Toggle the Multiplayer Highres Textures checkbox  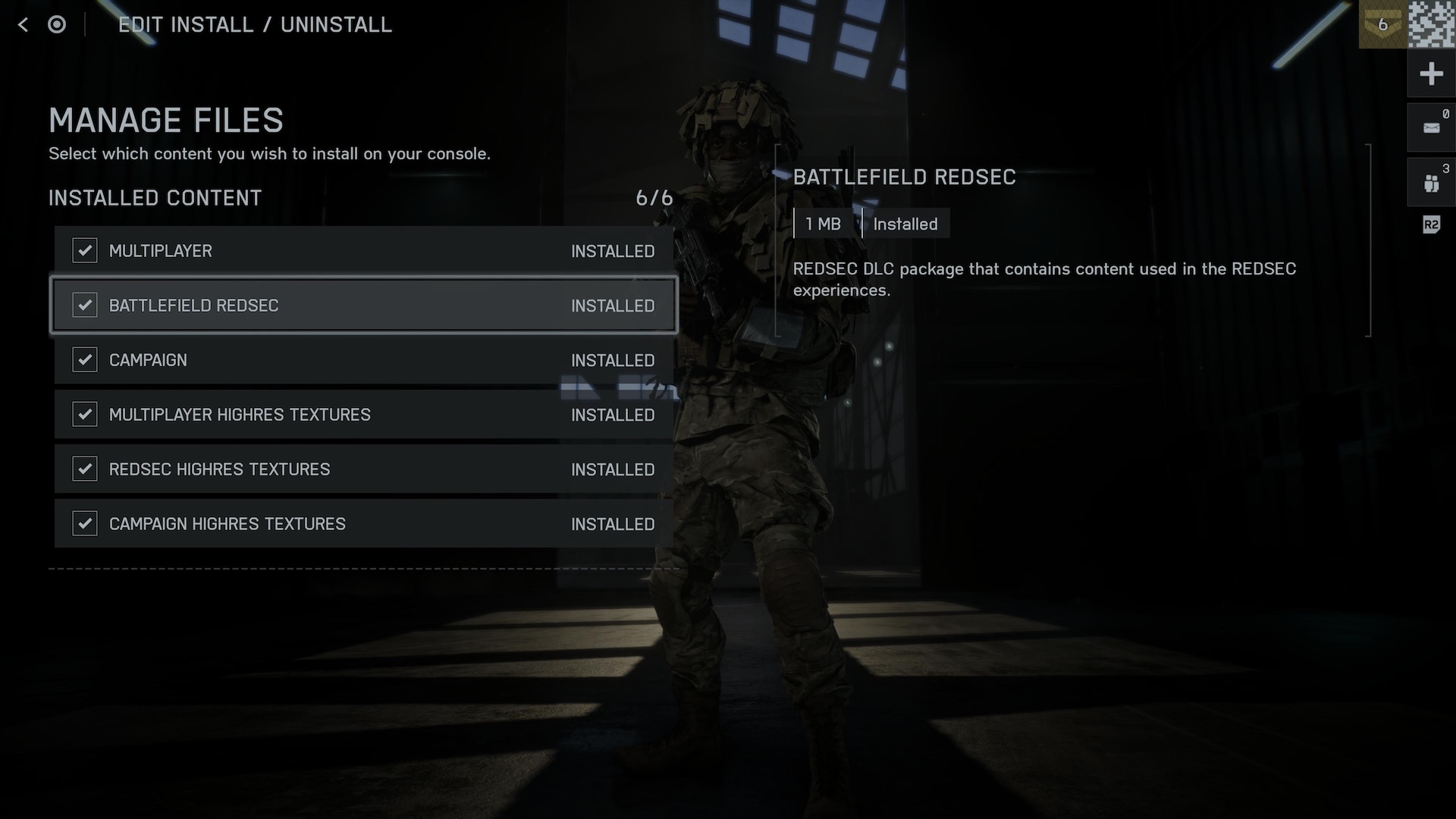pyautogui.click(x=84, y=415)
